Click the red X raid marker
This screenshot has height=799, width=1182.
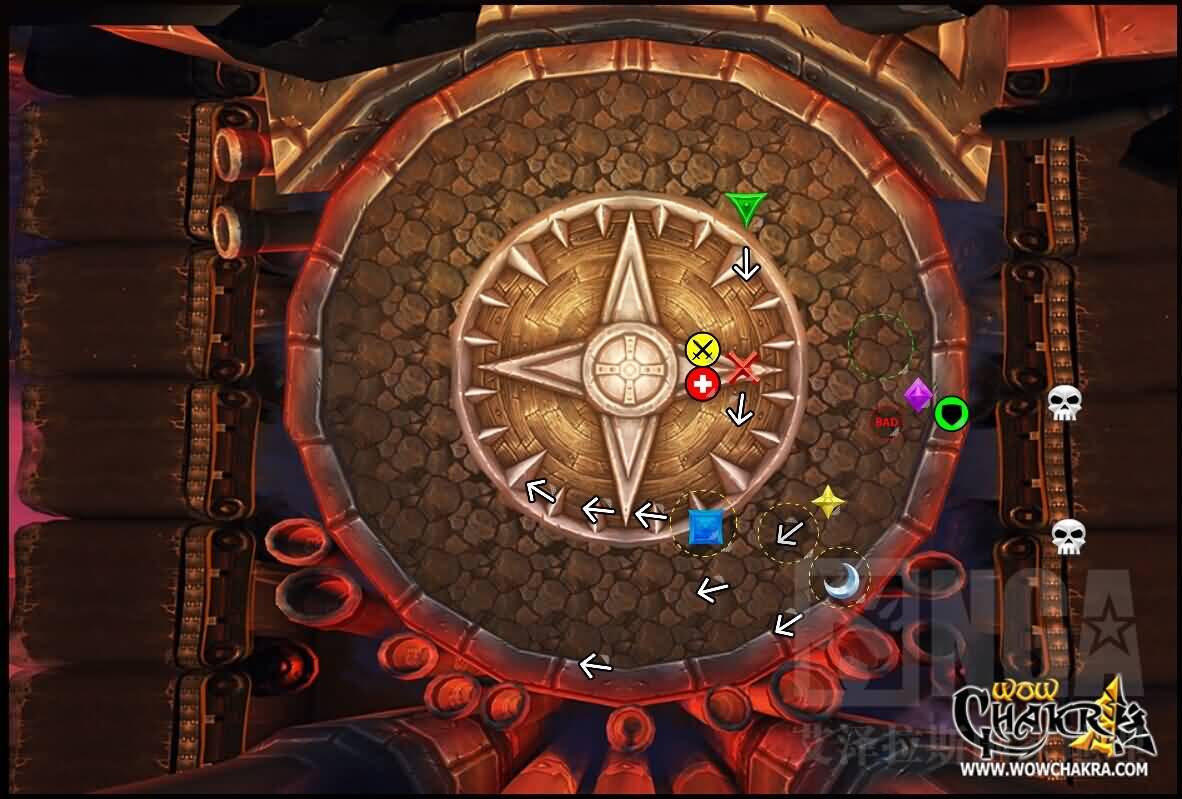coord(743,368)
